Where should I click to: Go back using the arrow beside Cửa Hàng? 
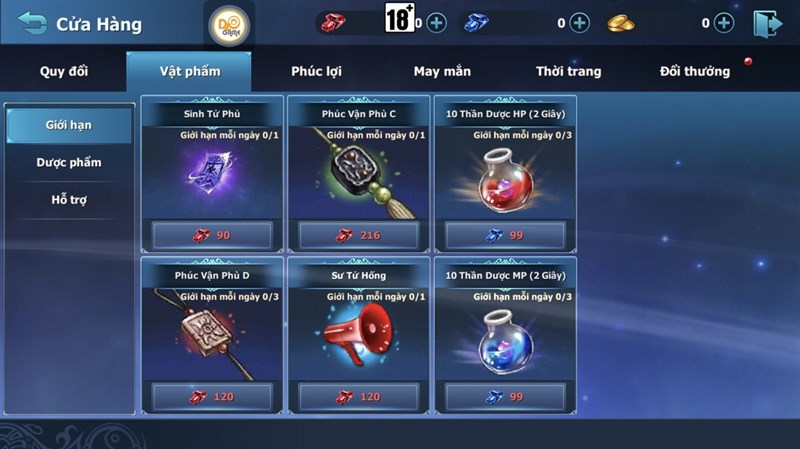[32, 23]
